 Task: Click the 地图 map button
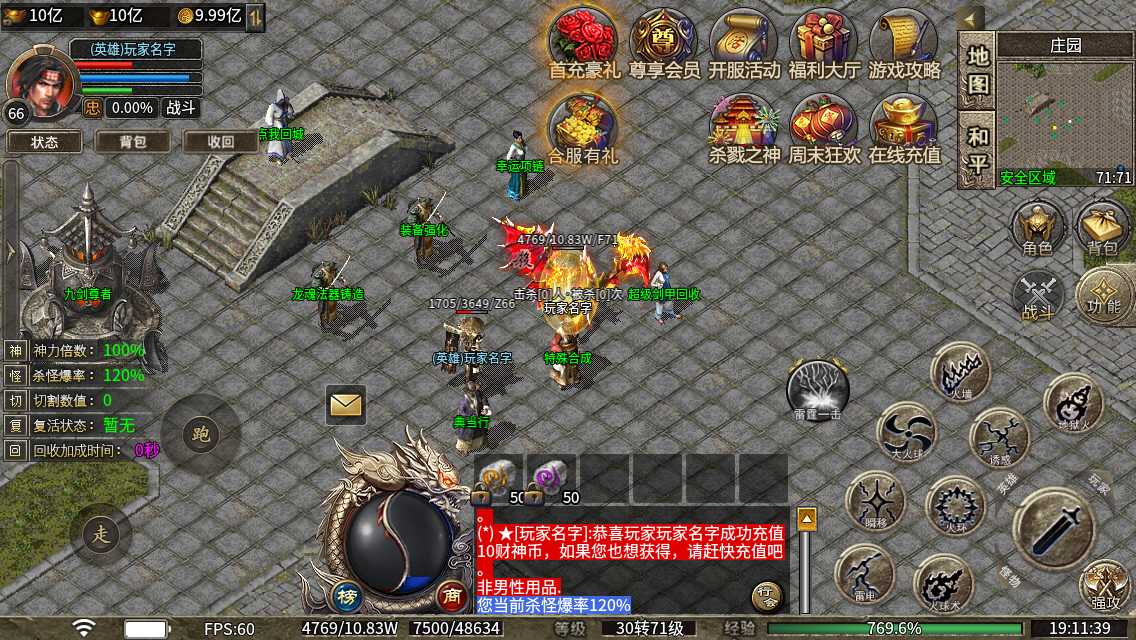coord(977,70)
